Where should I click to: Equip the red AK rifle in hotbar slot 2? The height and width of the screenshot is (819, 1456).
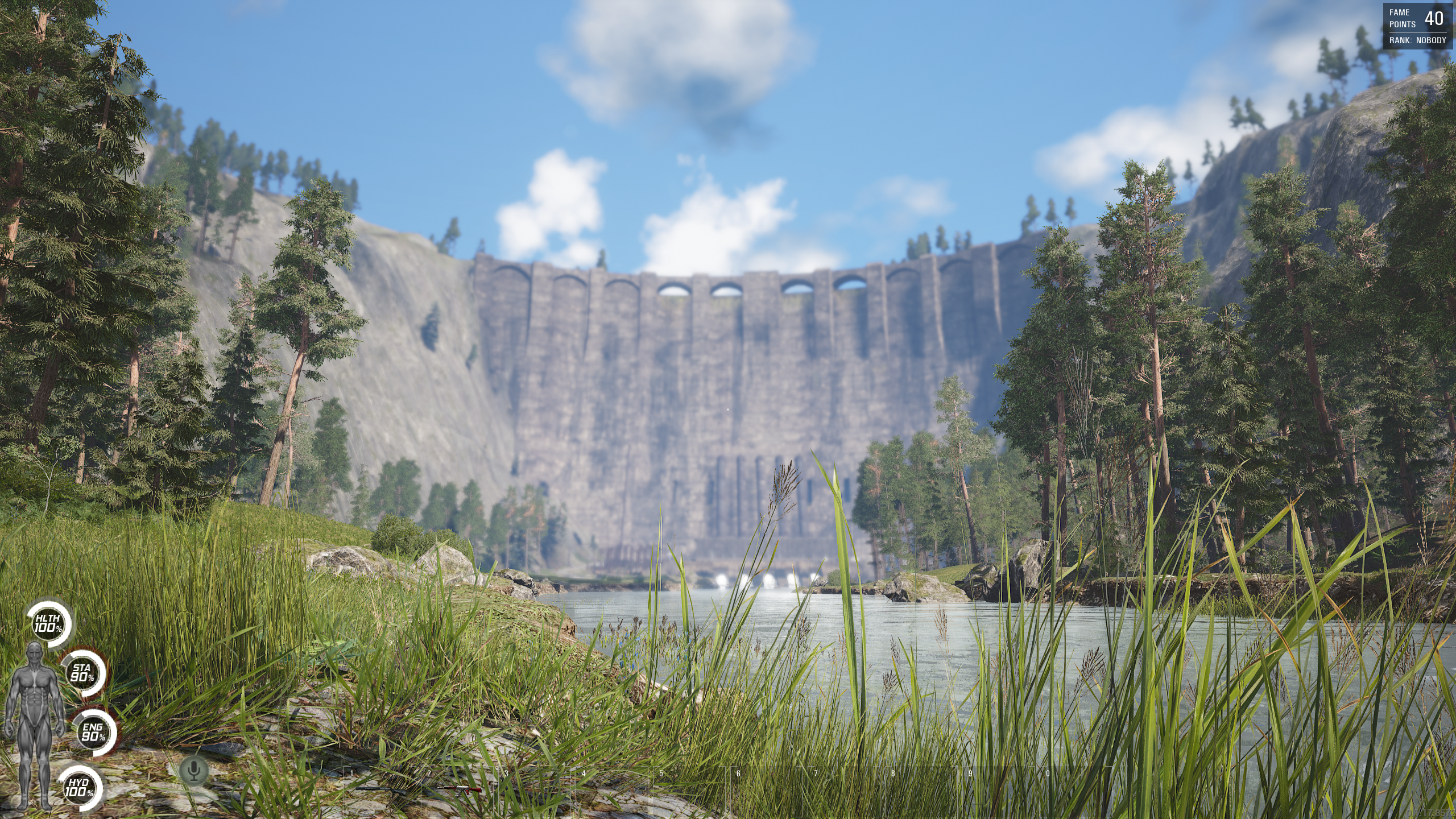pyautogui.click(x=458, y=789)
